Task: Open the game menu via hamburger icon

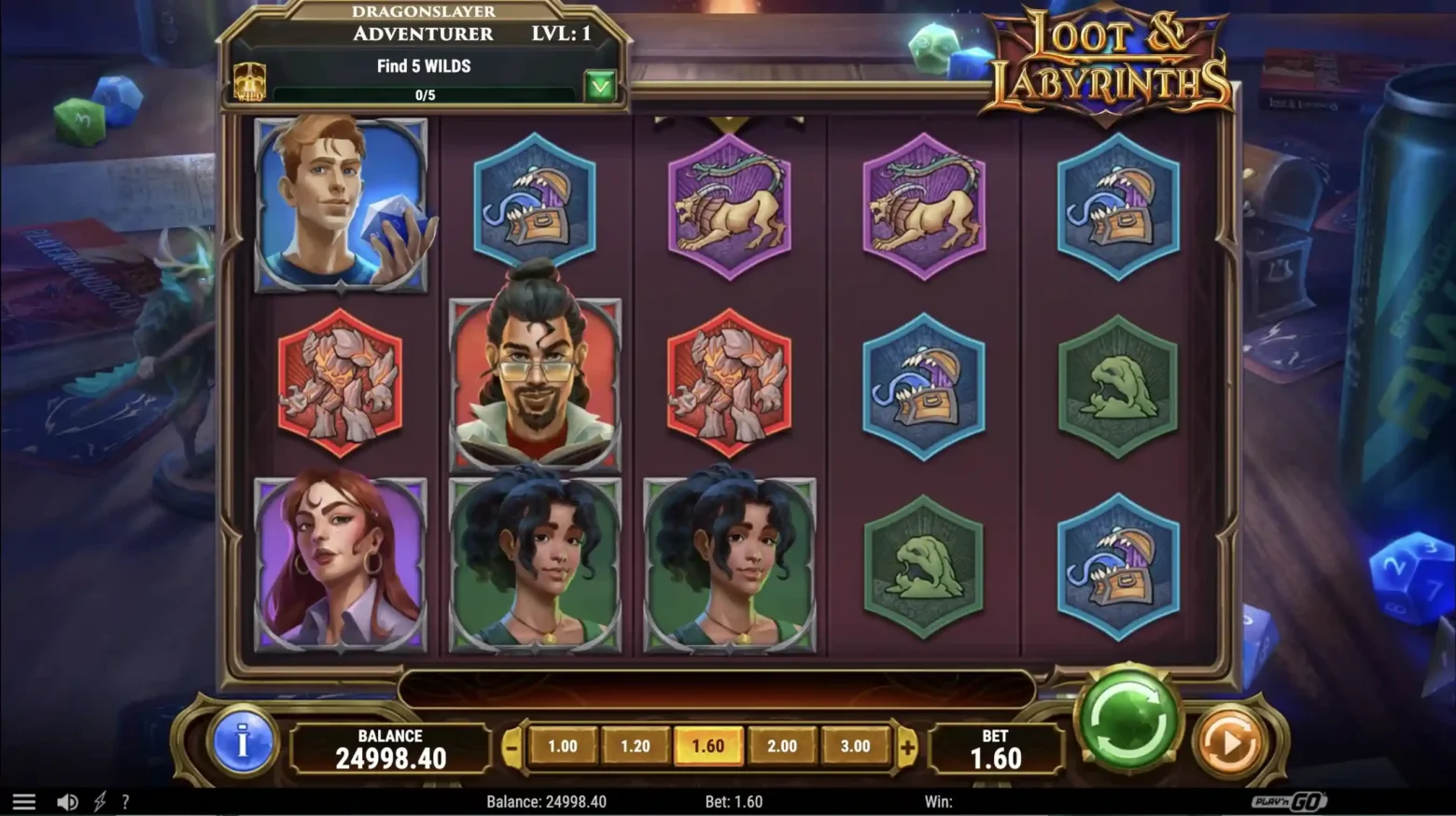Action: (x=23, y=800)
